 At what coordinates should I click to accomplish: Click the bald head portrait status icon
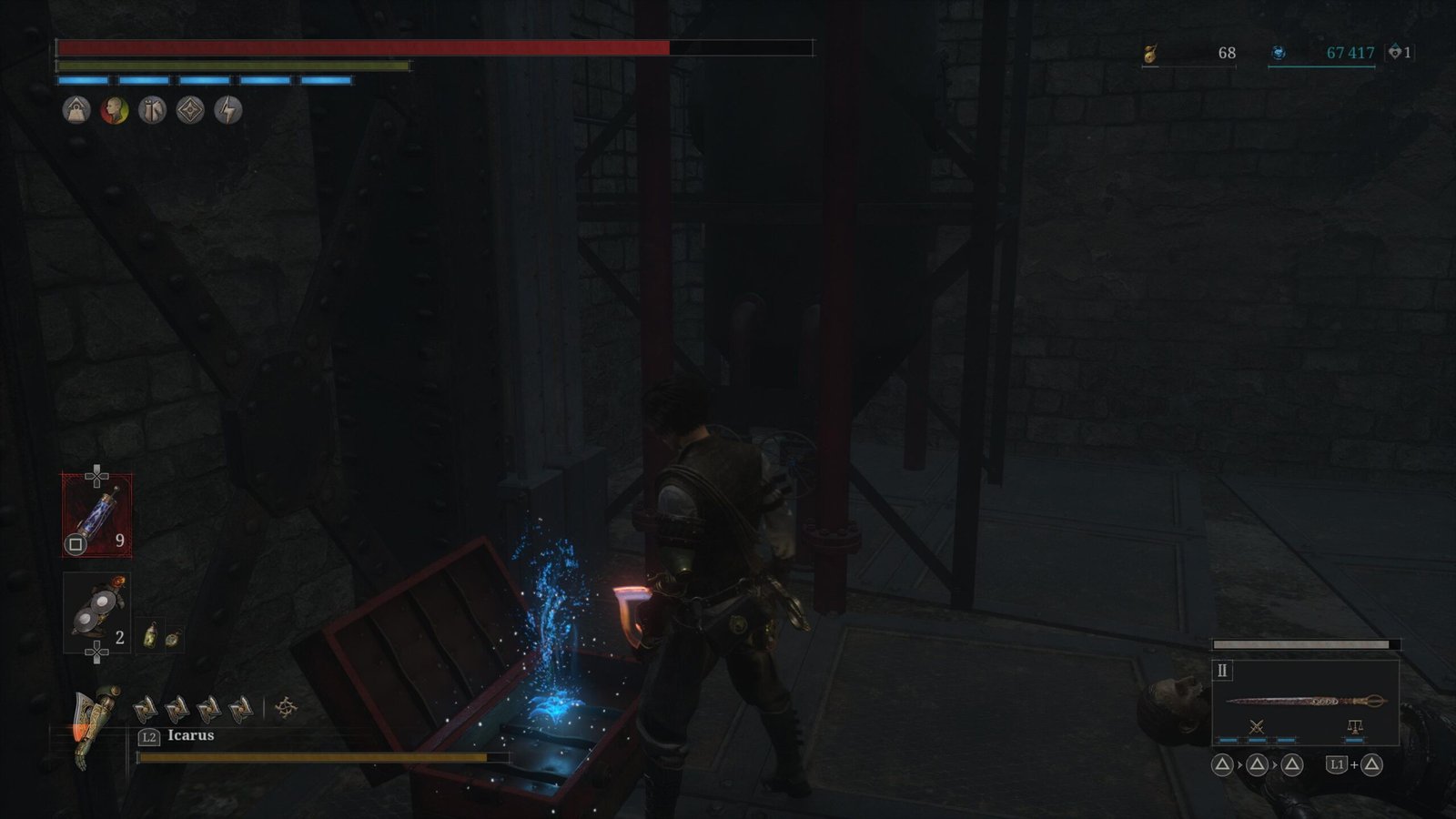115,110
